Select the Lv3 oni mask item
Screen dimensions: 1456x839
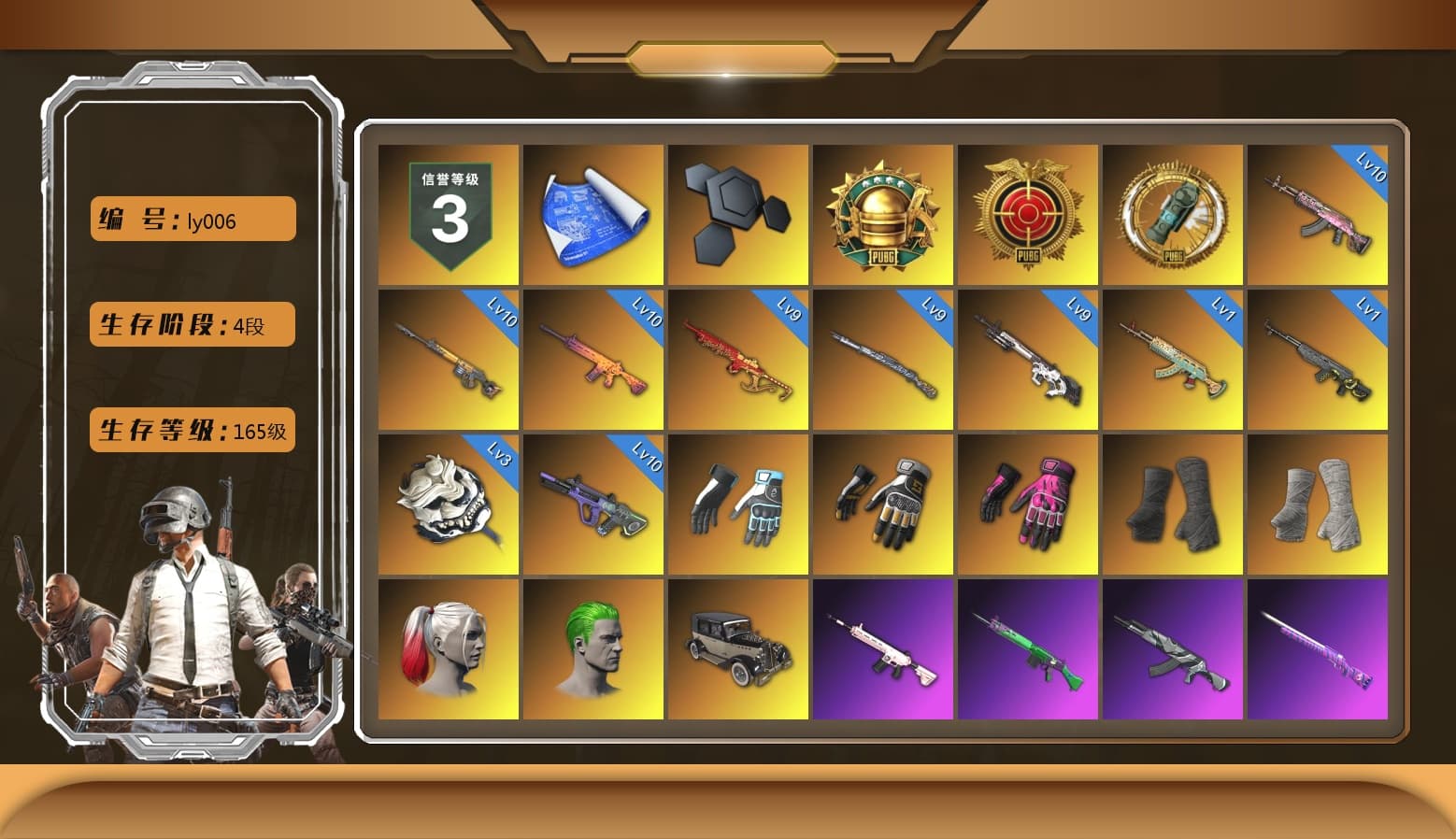point(447,505)
